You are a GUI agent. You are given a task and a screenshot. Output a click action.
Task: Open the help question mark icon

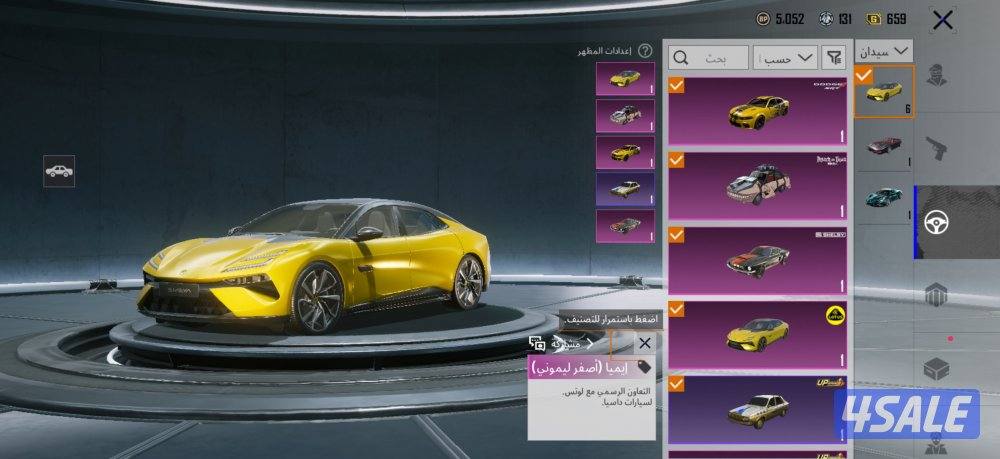pos(645,50)
